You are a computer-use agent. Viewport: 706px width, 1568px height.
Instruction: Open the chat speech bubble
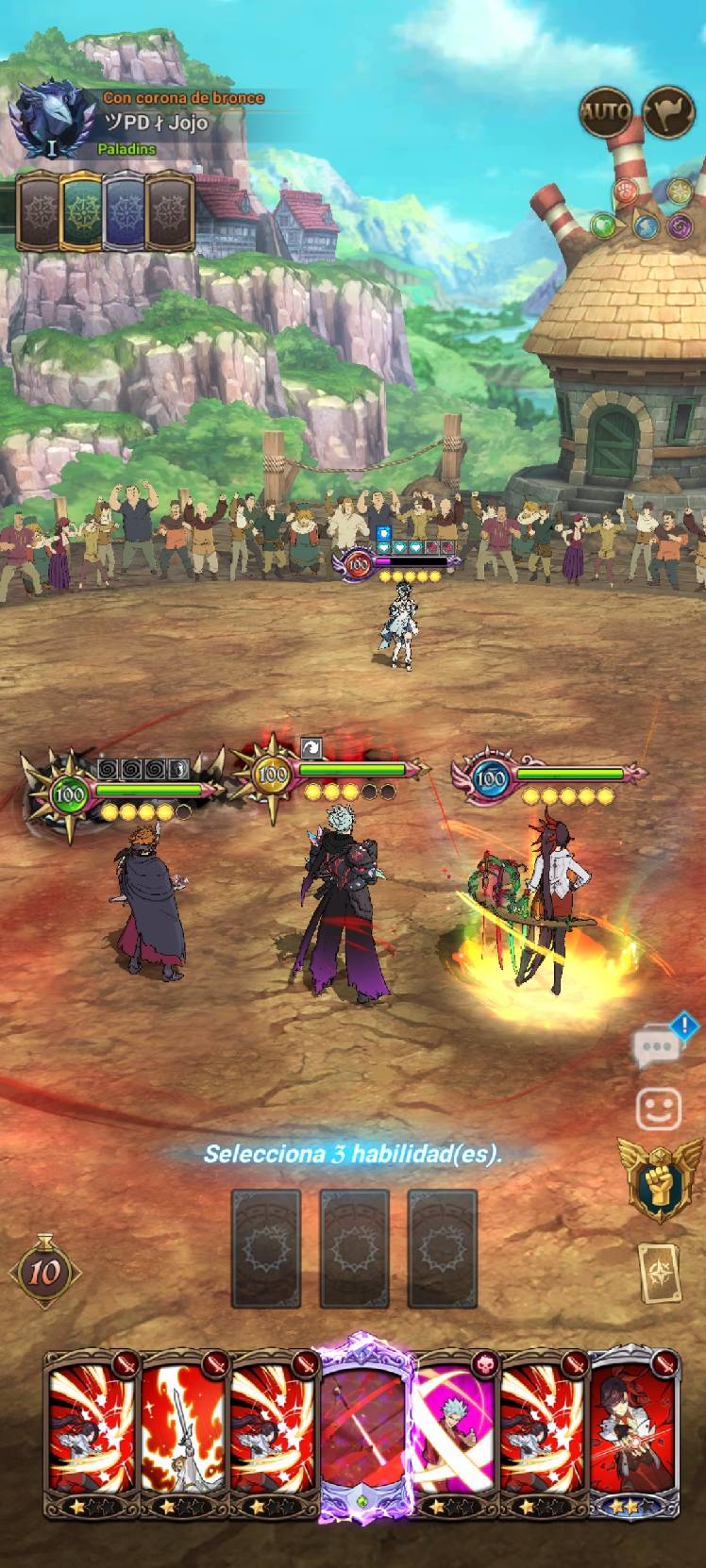pos(657,1045)
